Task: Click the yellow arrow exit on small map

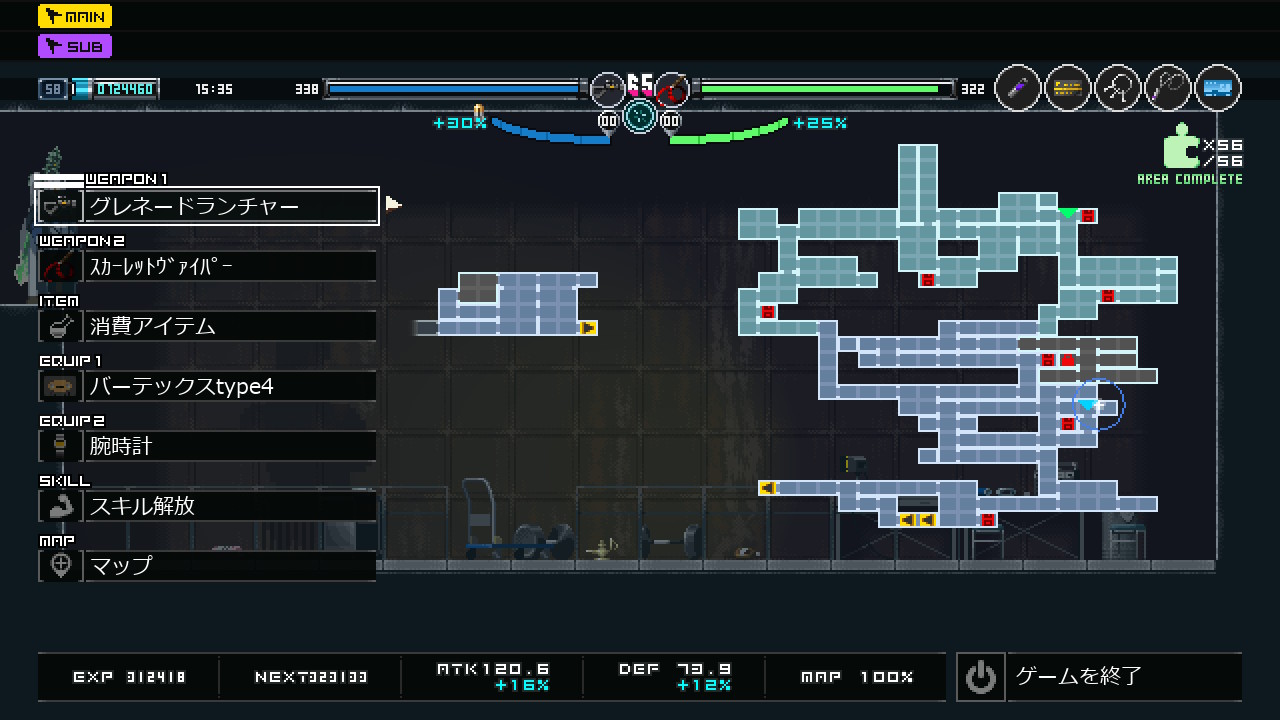Action: click(588, 328)
